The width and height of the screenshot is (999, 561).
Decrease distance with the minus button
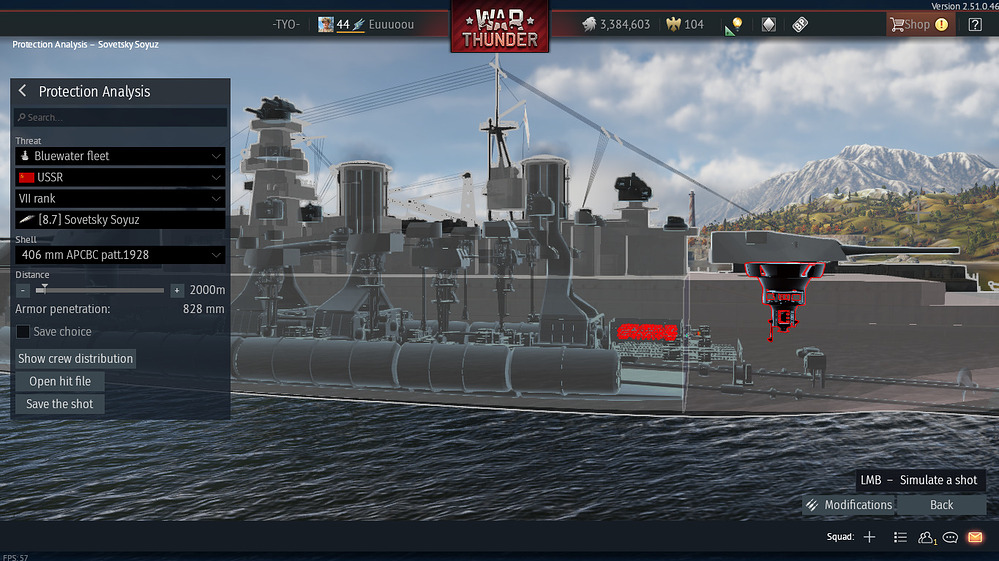(23, 290)
